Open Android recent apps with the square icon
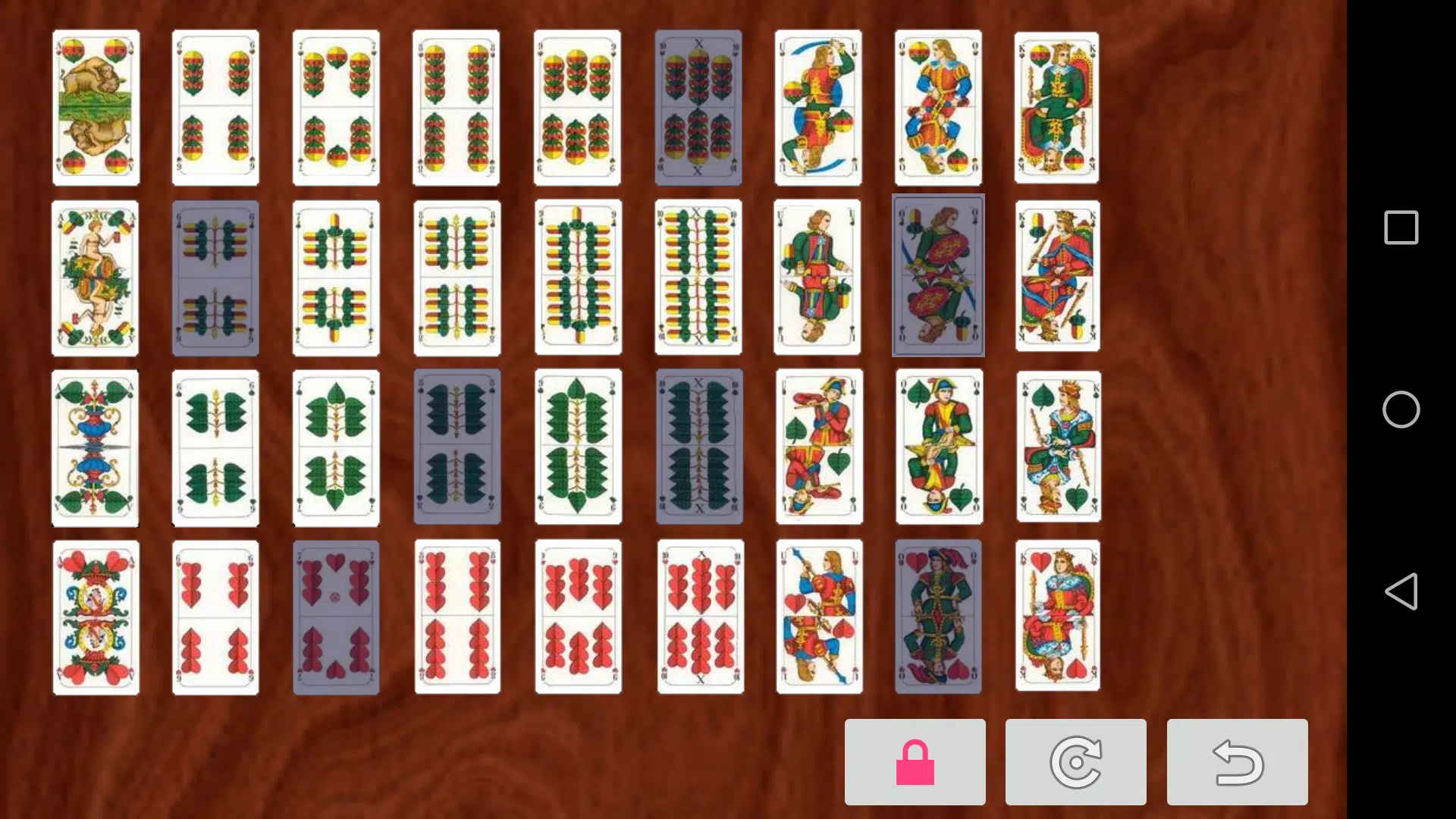 (1401, 226)
